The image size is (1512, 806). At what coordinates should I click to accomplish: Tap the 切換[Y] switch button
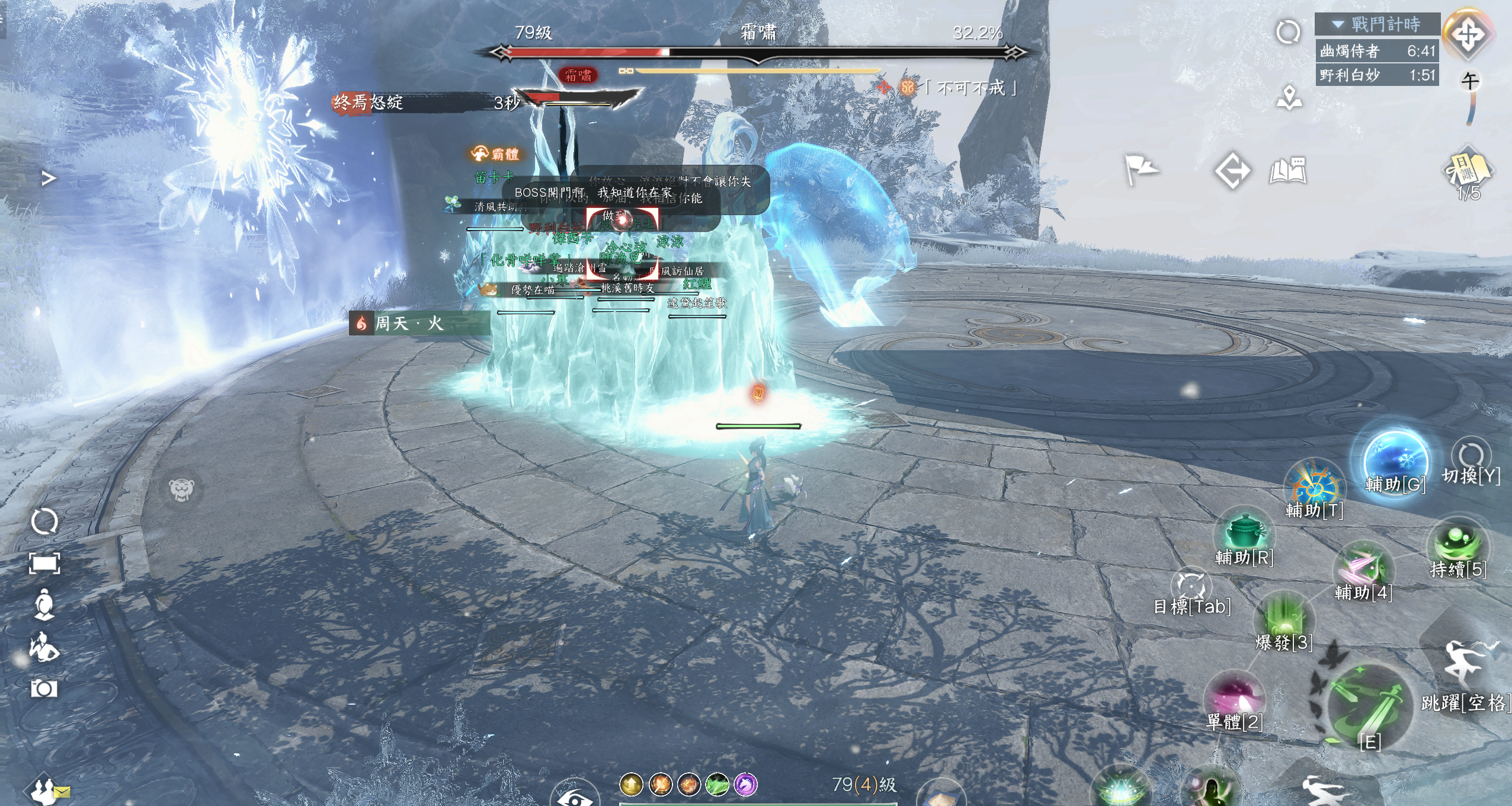pos(1471,455)
